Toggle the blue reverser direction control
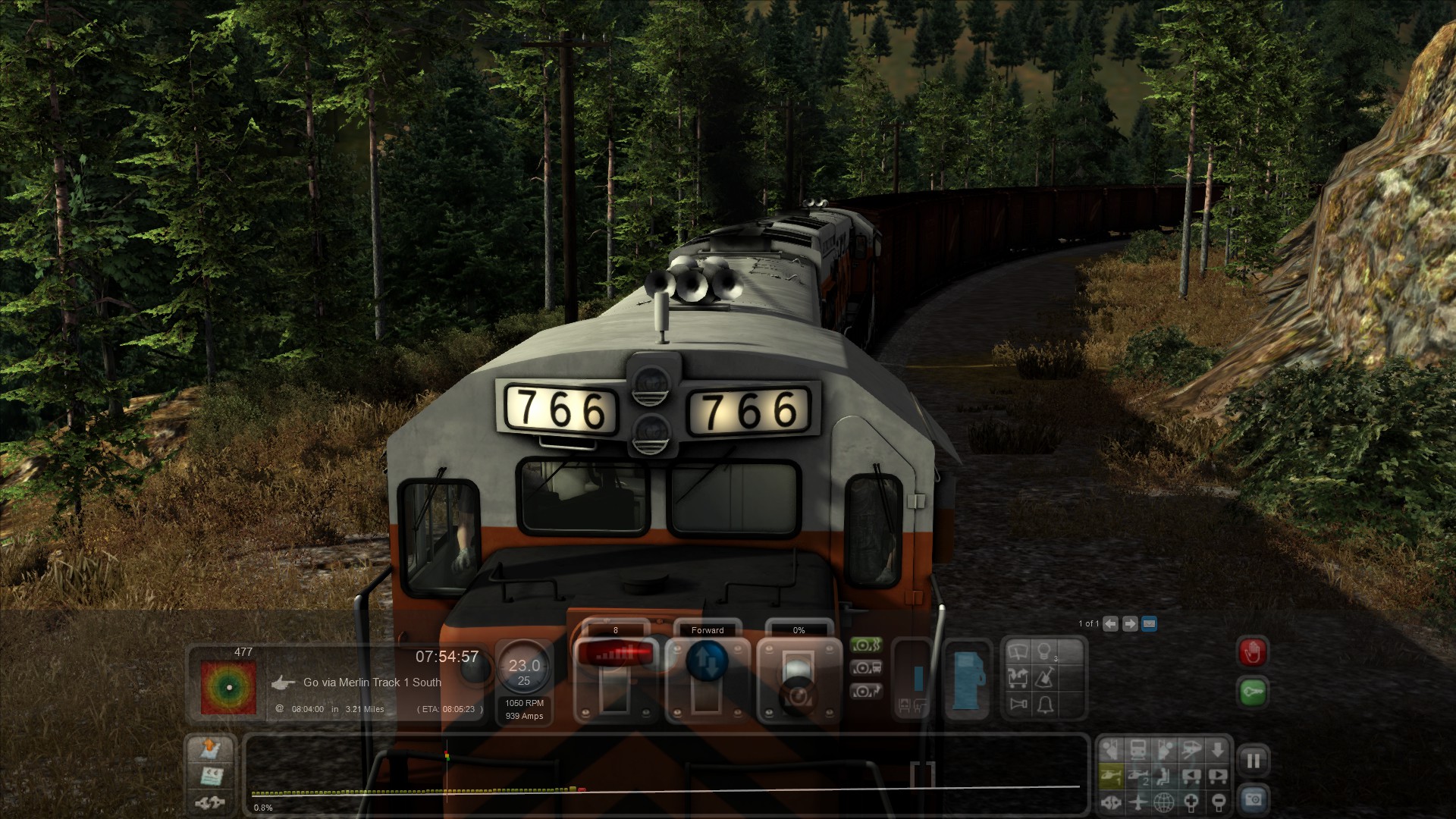Image resolution: width=1456 pixels, height=819 pixels. coord(707,661)
